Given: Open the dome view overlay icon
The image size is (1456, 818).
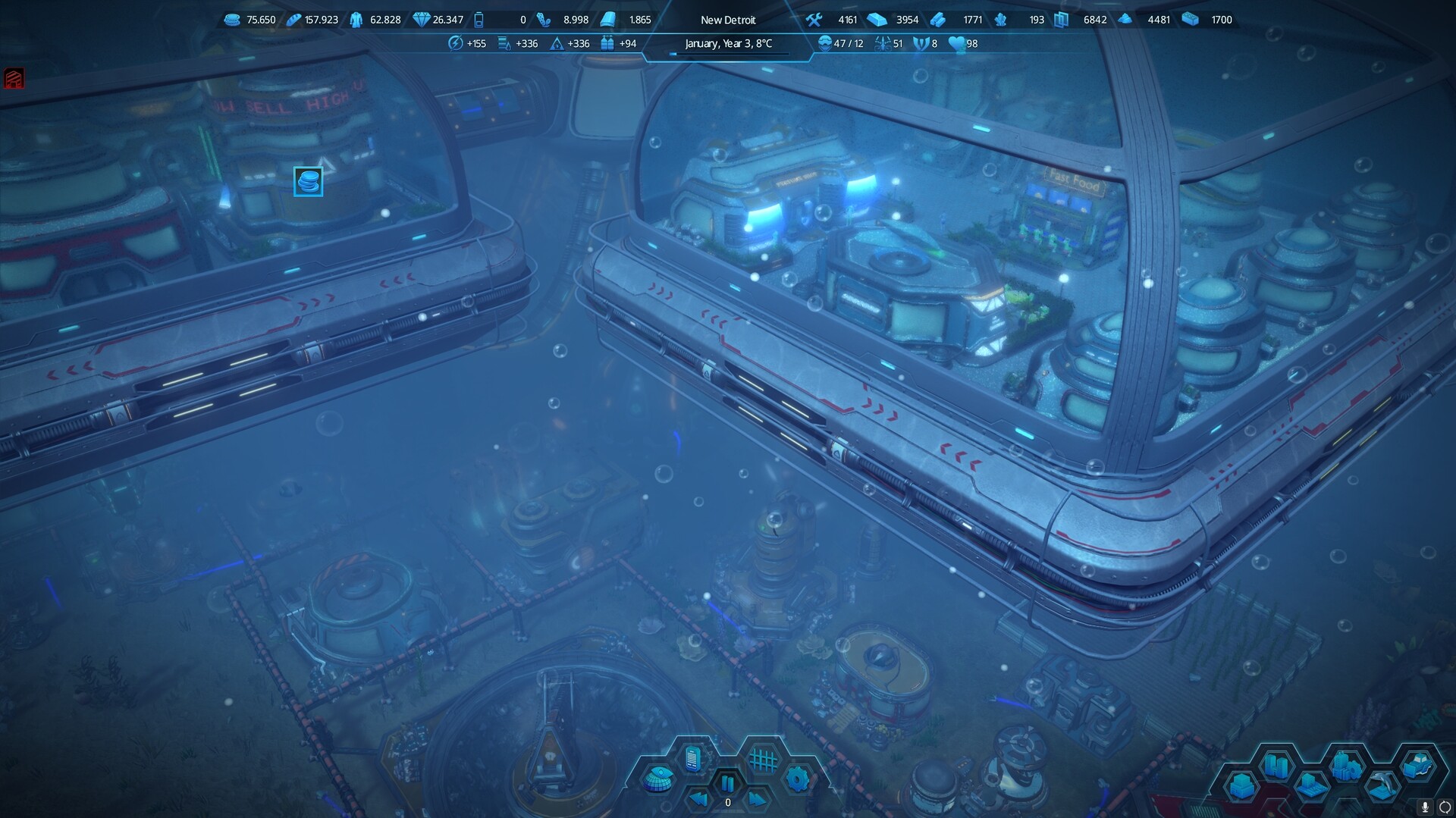Looking at the screenshot, I should point(658,779).
